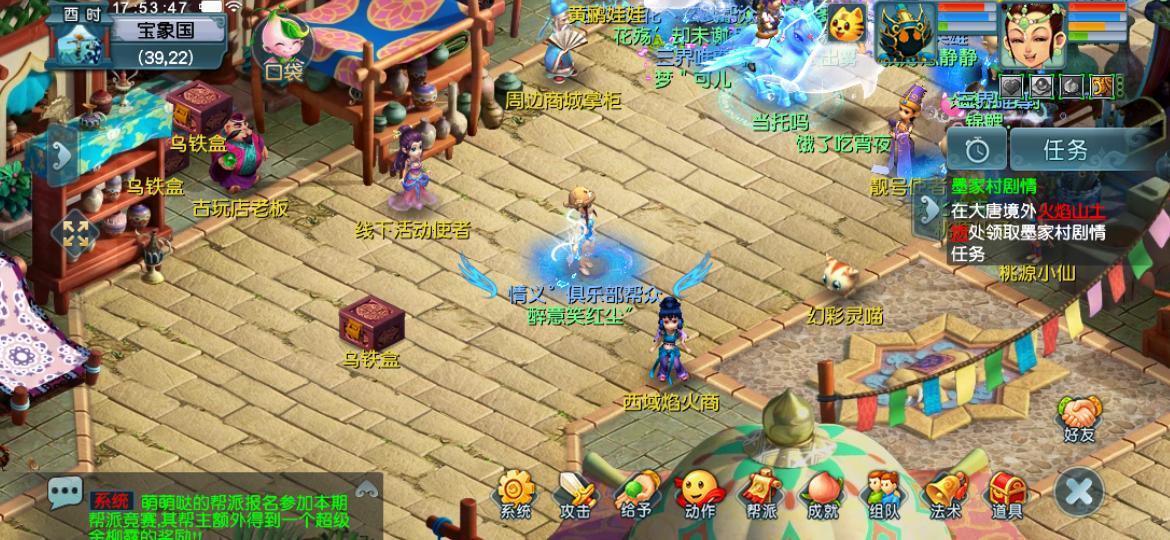Open the 组队 (Team) panel
Viewport: 1170px width, 540px height.
coord(883,492)
